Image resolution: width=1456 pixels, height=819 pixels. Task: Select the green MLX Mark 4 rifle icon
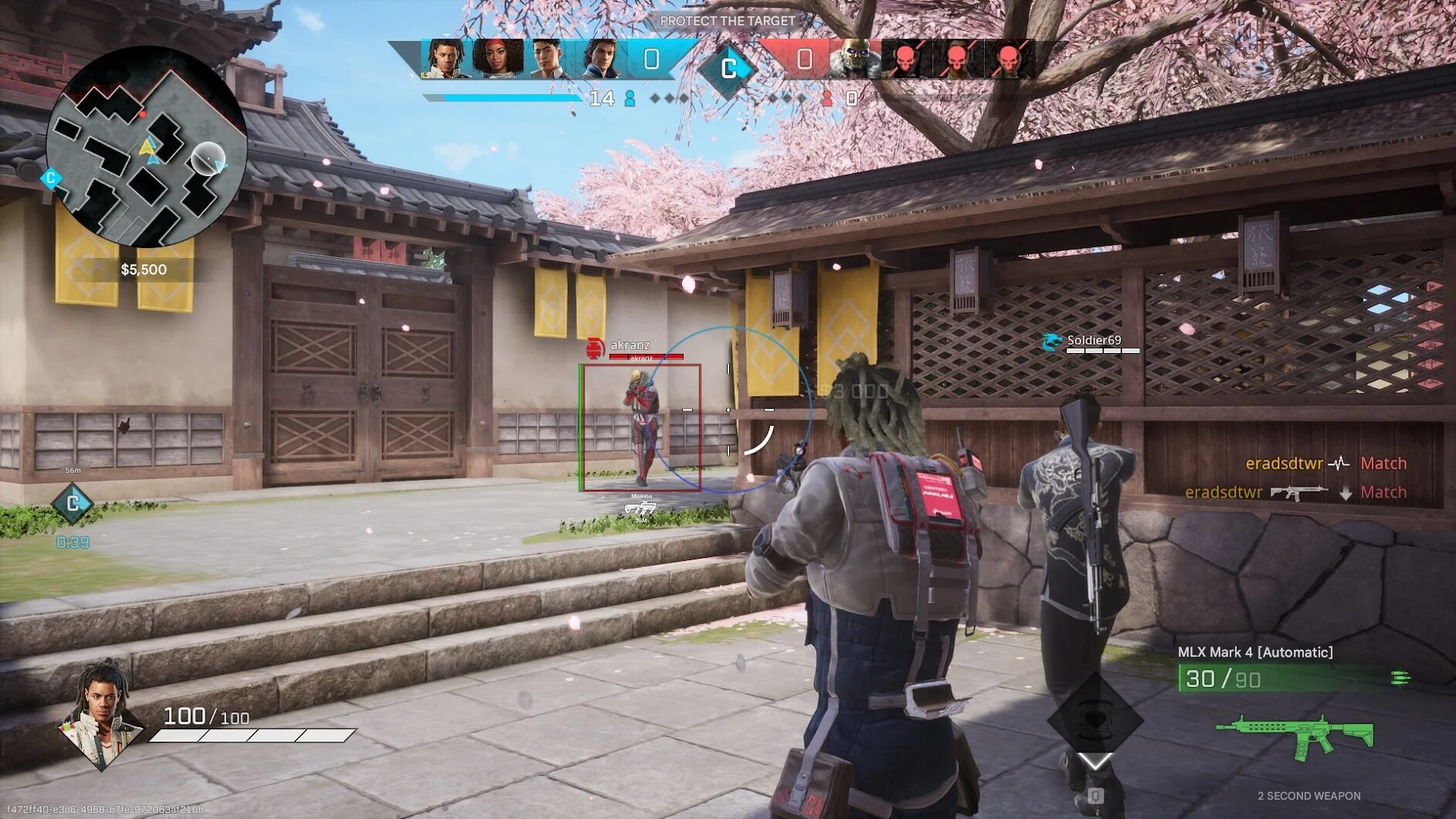coord(1295,736)
